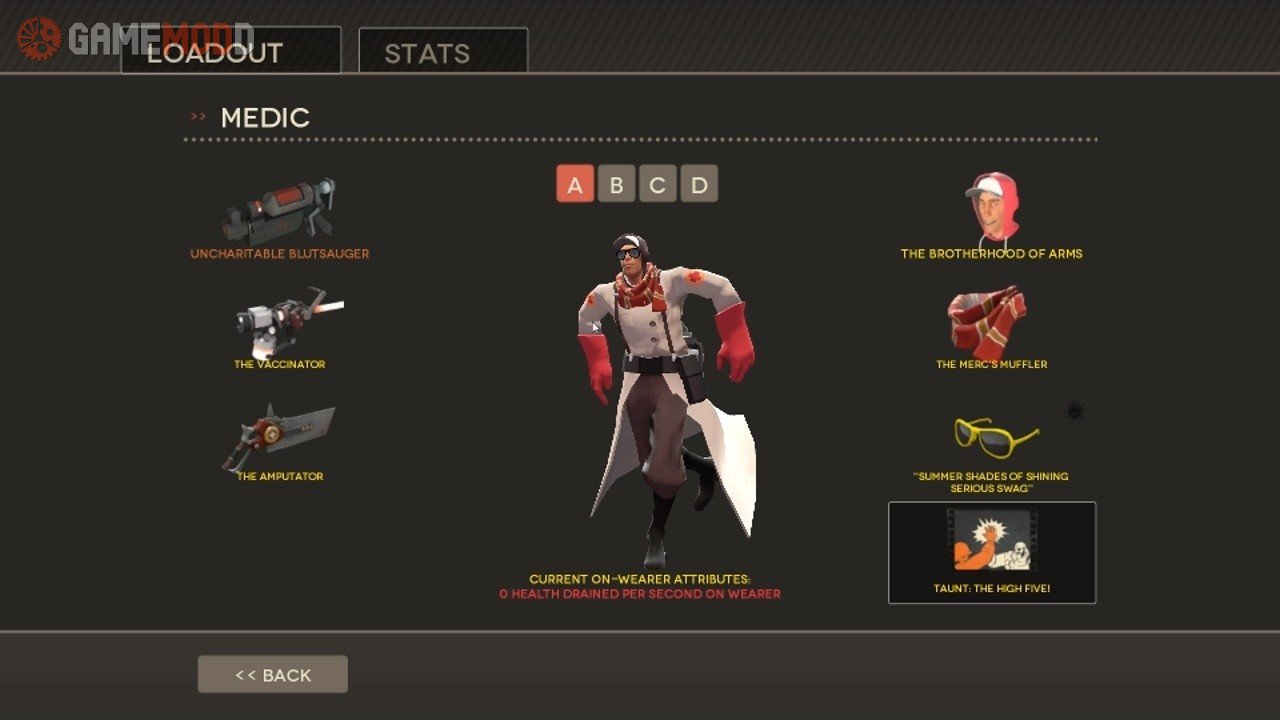The width and height of the screenshot is (1280, 720).
Task: Select loadout preset A
Action: [x=575, y=184]
